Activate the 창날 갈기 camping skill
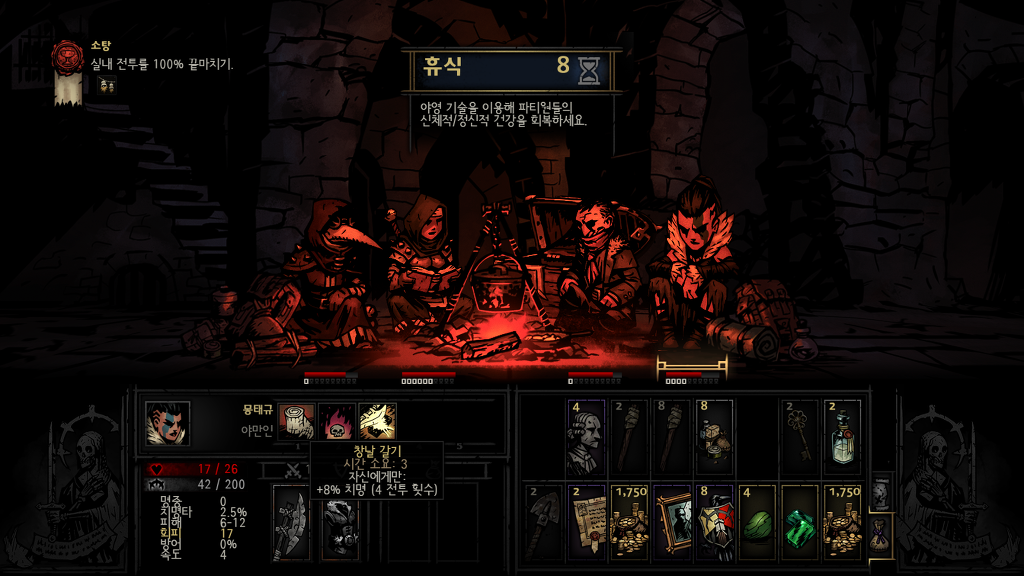This screenshot has width=1024, height=576. pos(377,421)
